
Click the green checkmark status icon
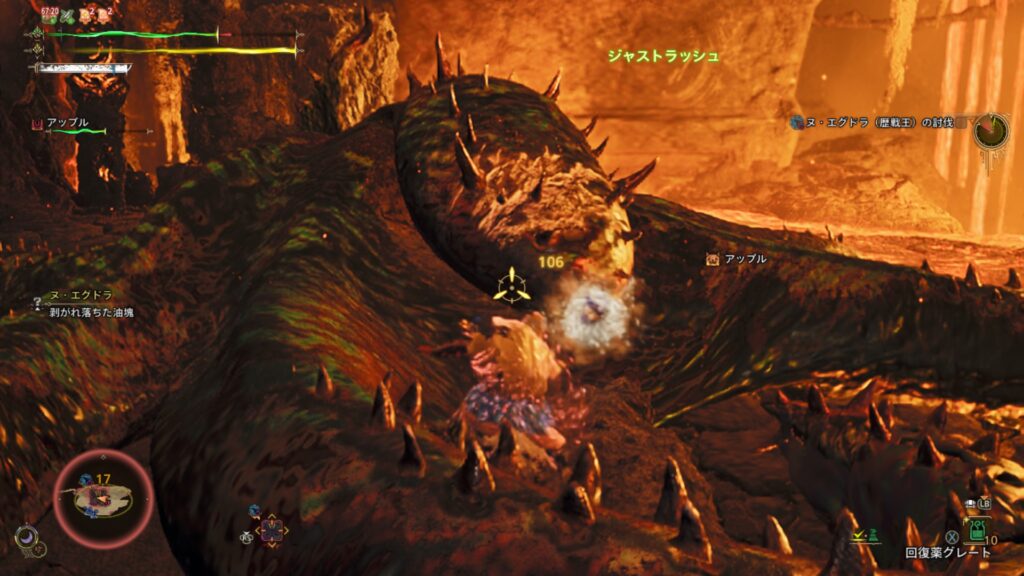[859, 537]
